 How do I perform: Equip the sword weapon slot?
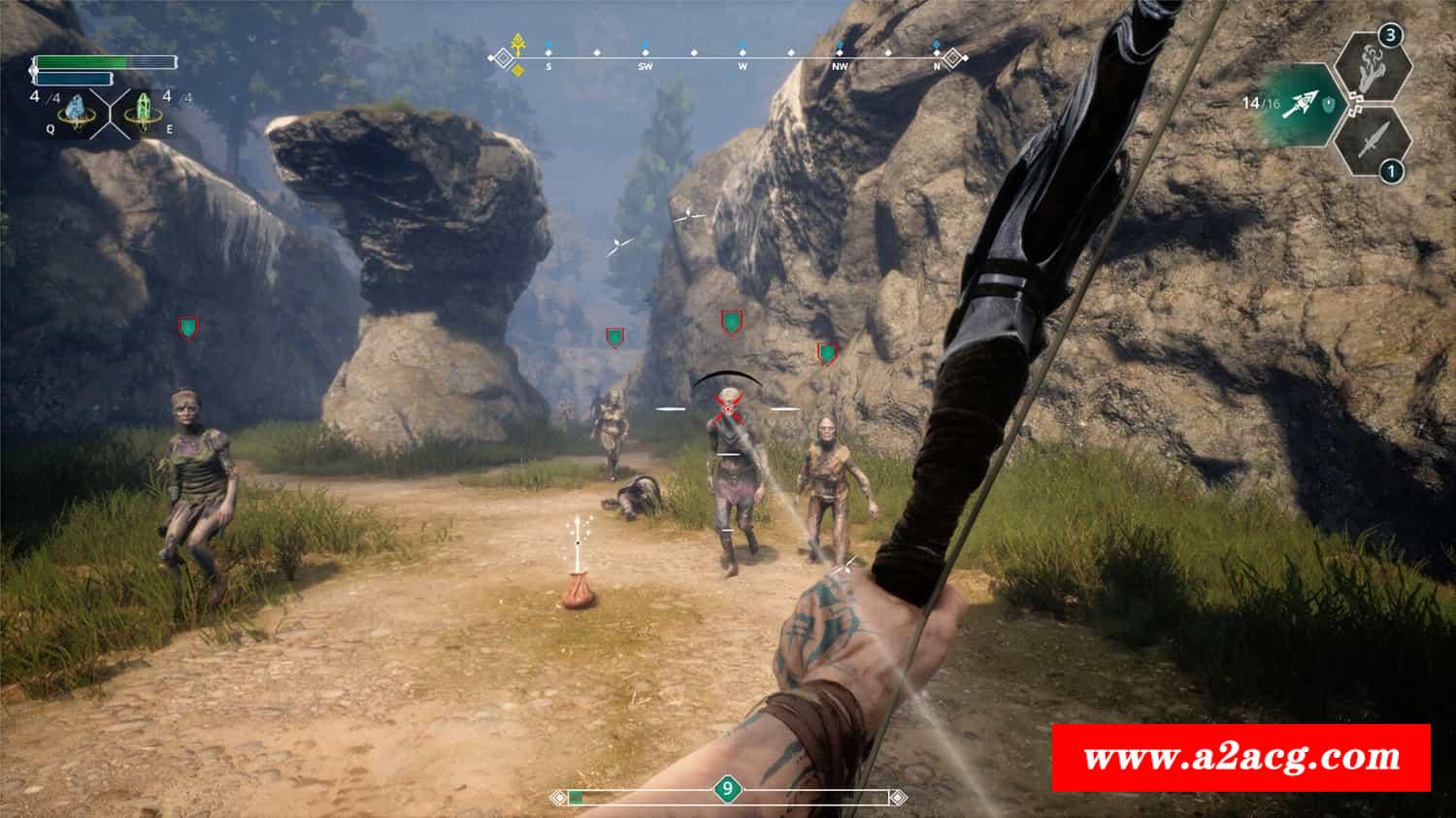1371,144
